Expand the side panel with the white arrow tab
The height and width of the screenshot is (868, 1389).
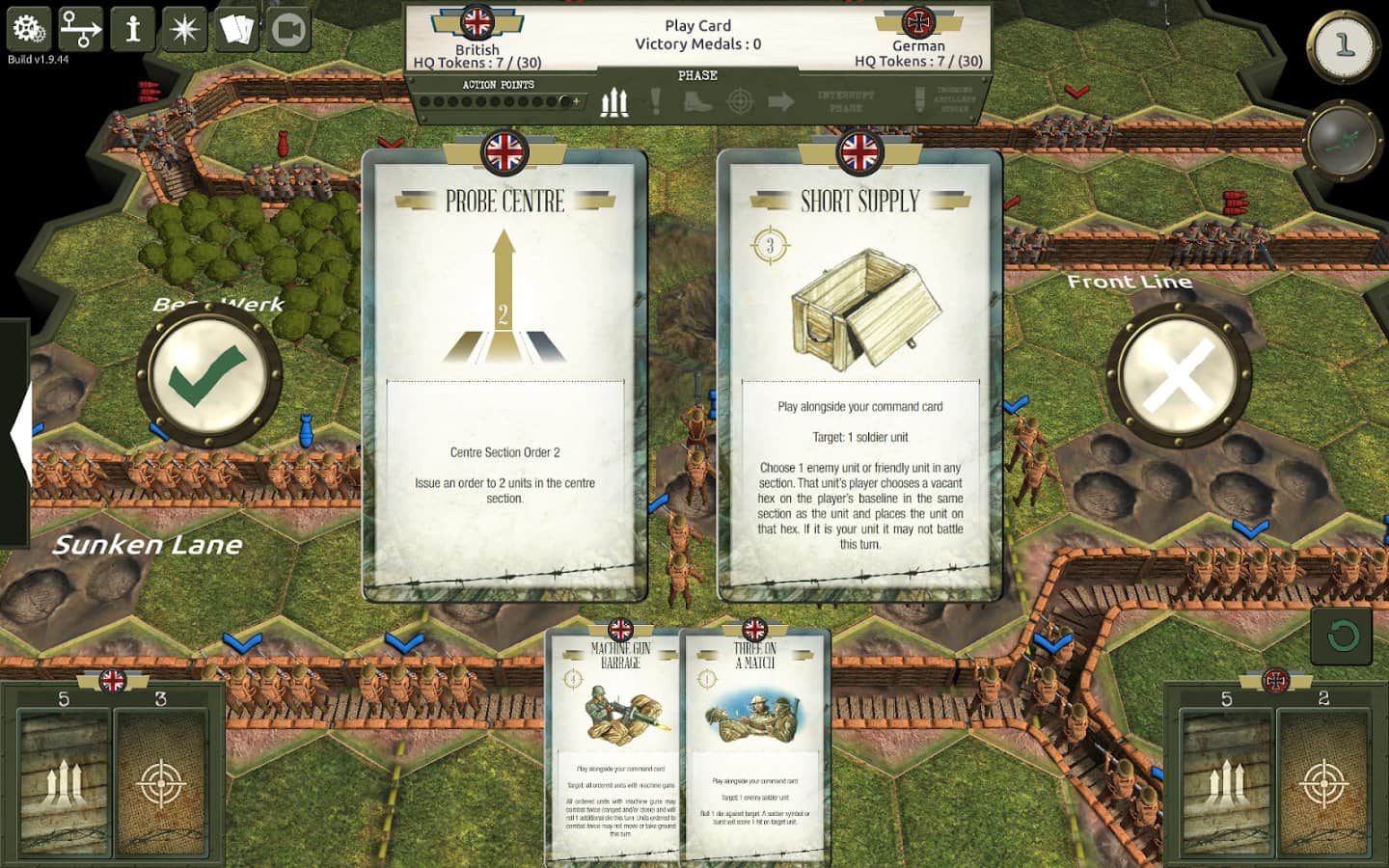coord(19,434)
